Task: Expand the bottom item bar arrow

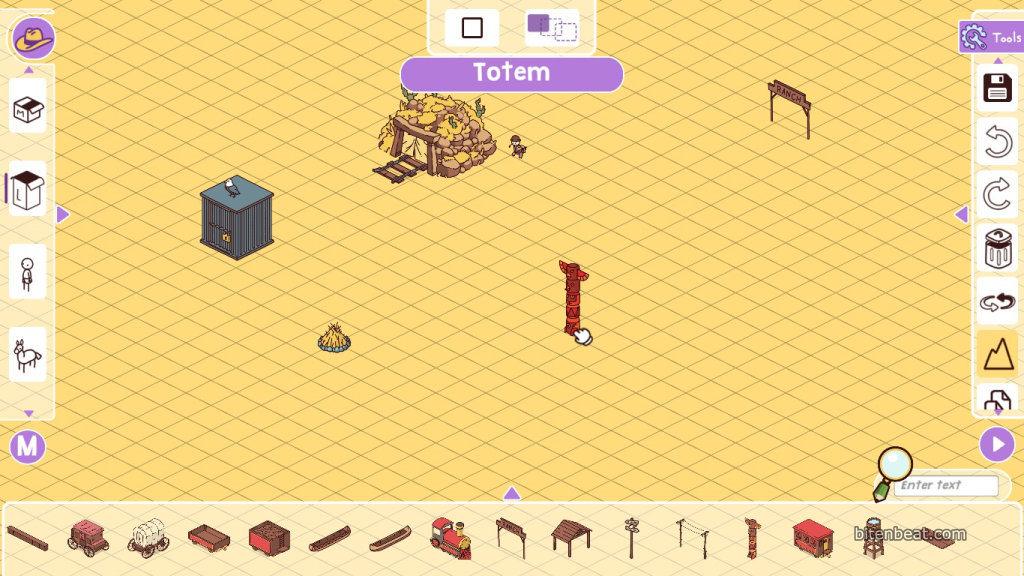Action: click(511, 493)
